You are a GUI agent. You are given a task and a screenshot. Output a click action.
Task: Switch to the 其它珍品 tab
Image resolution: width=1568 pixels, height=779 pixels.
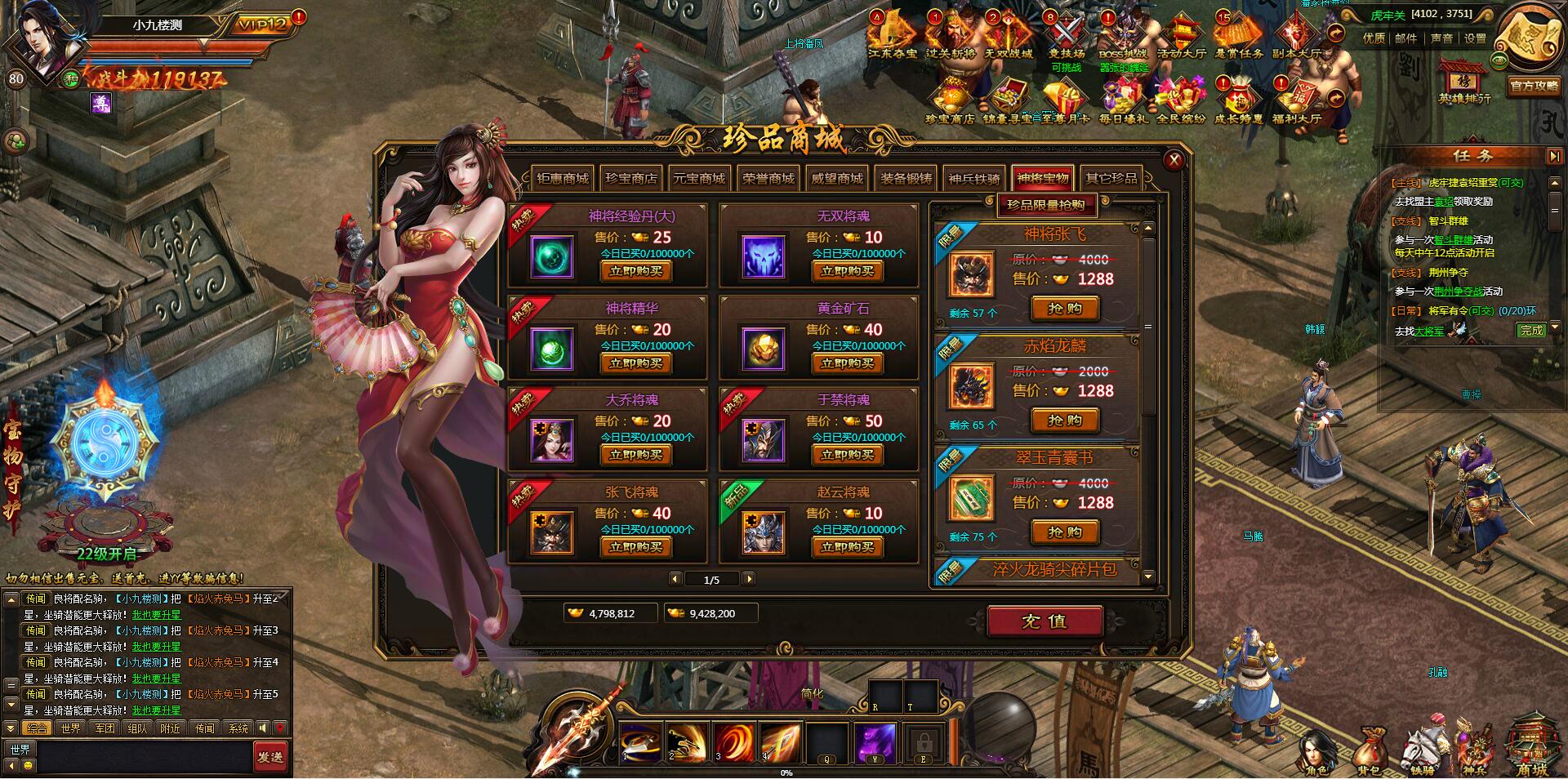(1111, 178)
